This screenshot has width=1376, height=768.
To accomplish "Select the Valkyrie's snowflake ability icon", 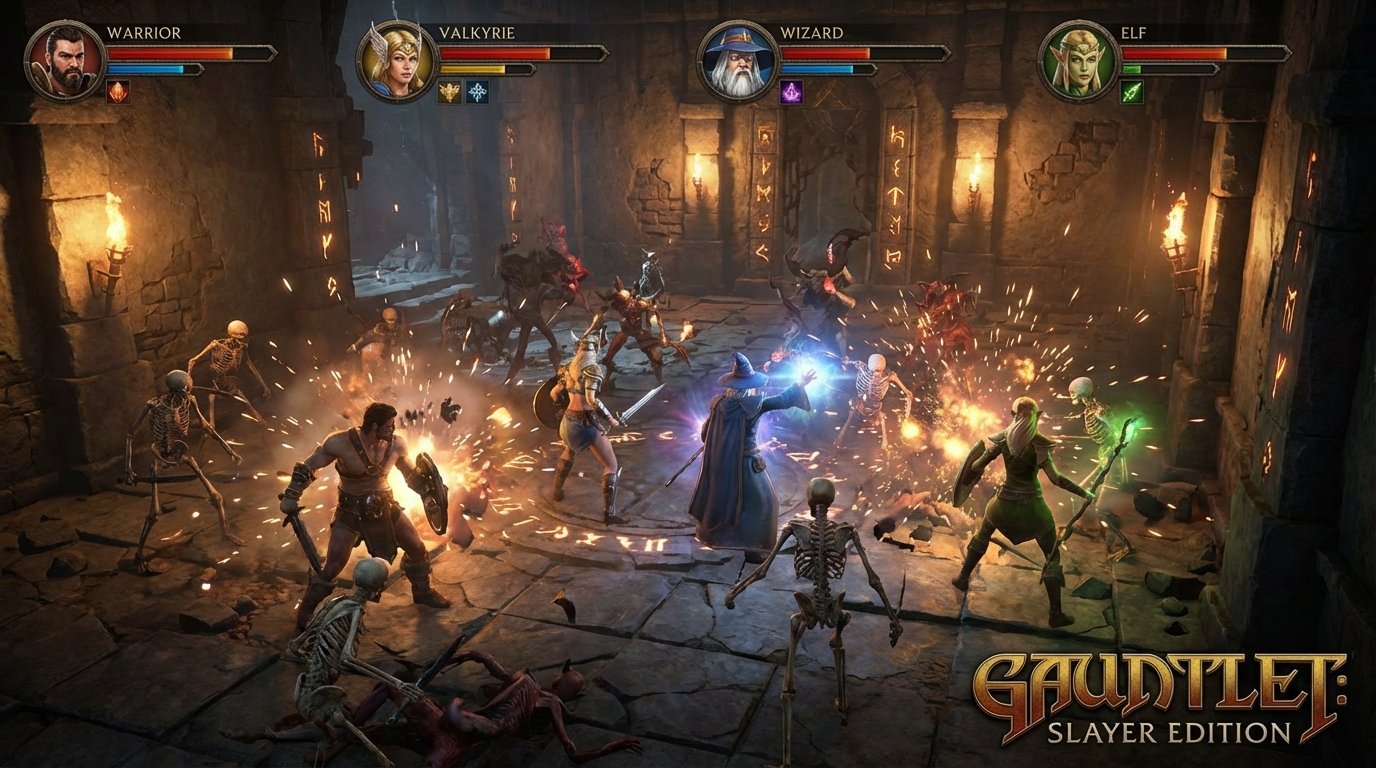I will click(478, 93).
